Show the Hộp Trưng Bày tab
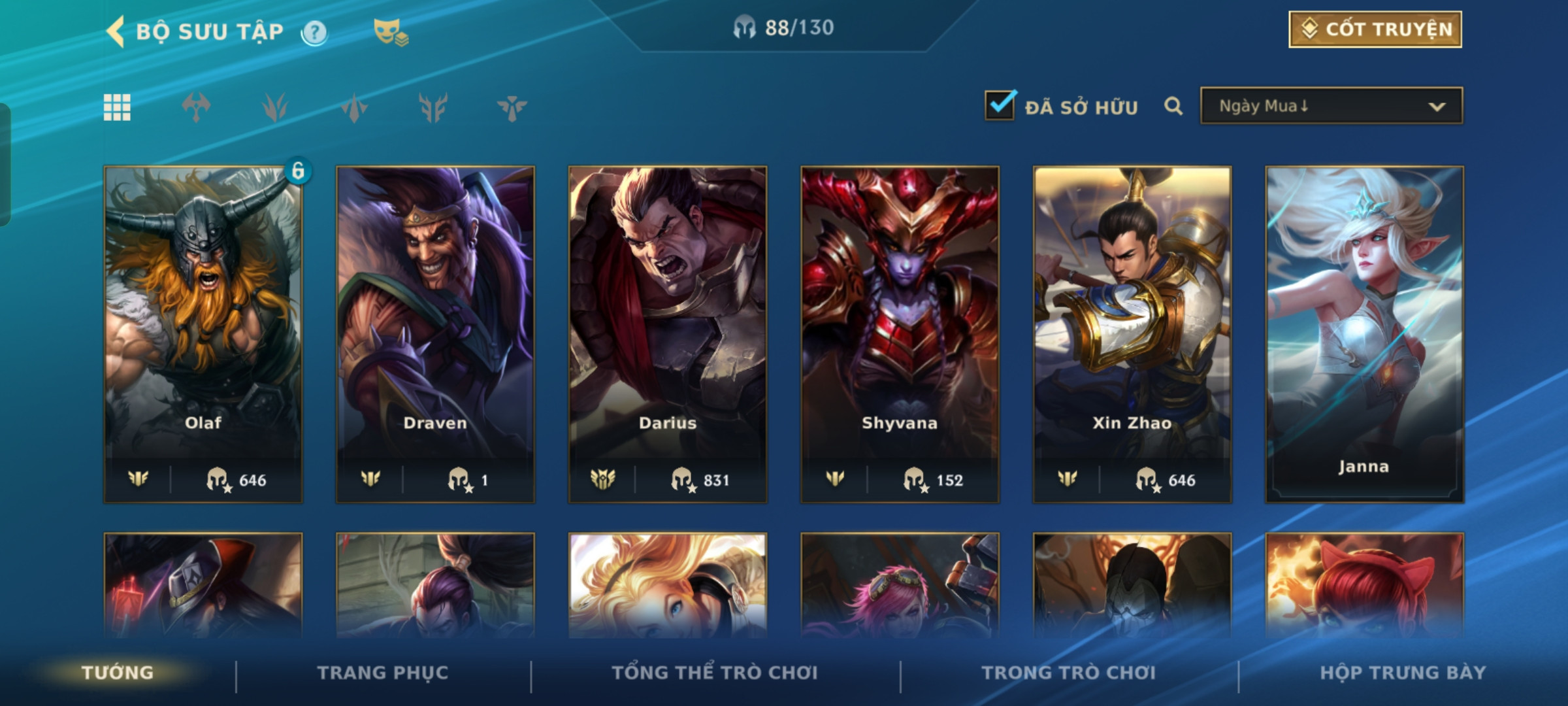 [x=1403, y=673]
